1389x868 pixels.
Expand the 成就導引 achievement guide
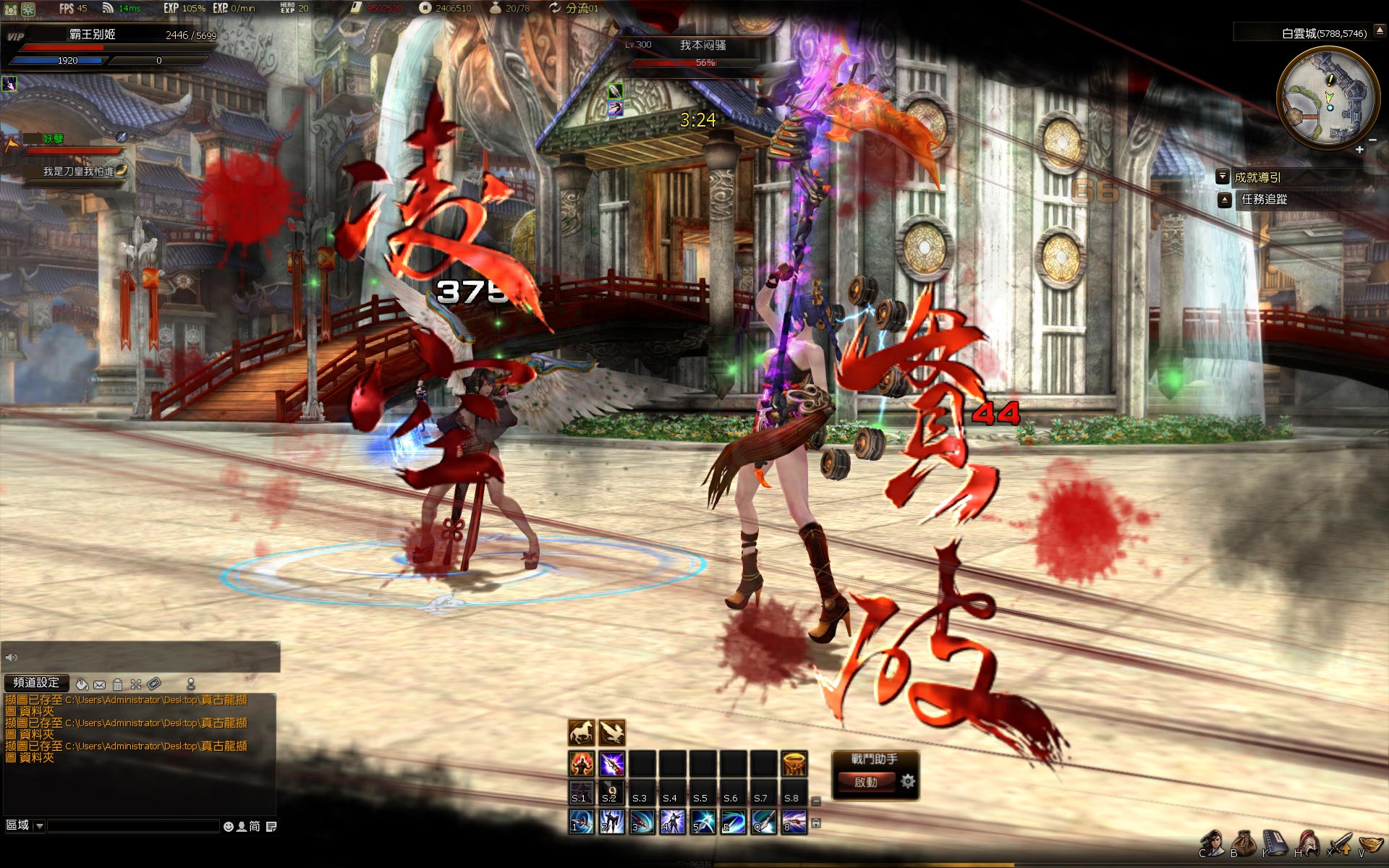[x=1223, y=176]
